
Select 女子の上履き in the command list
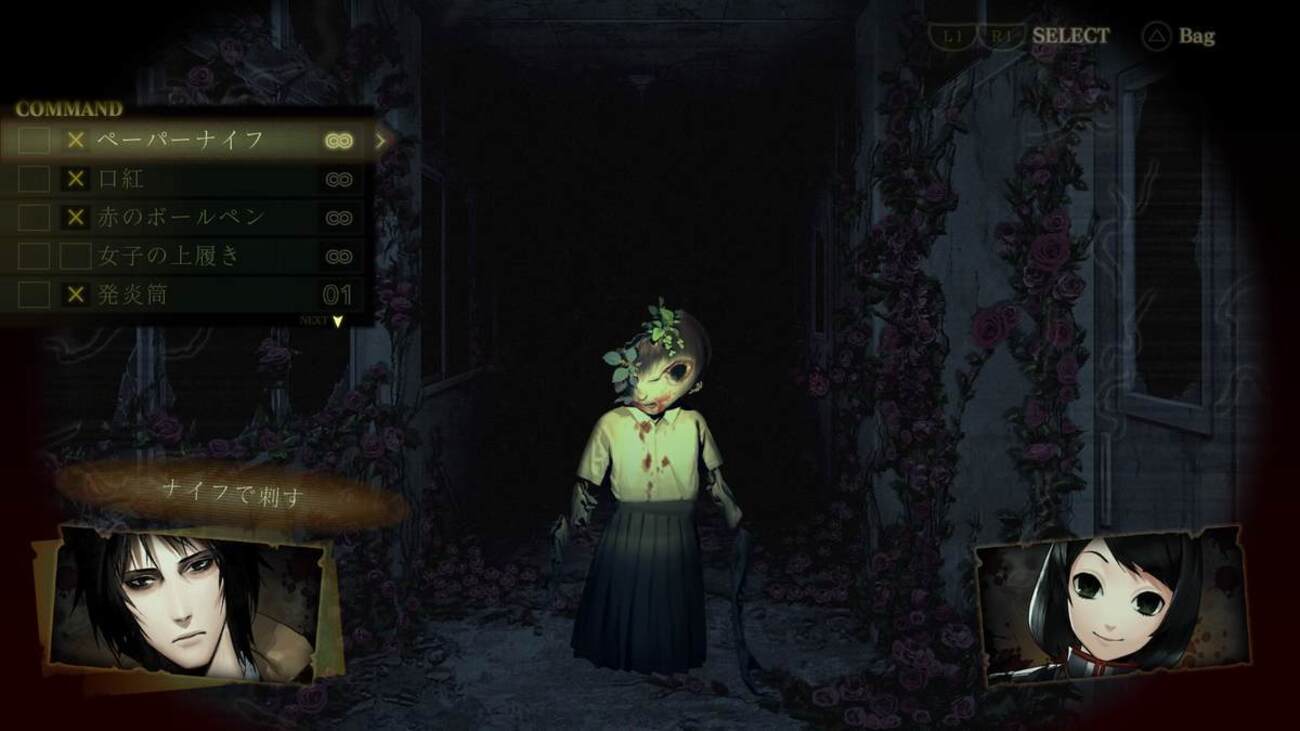168,256
